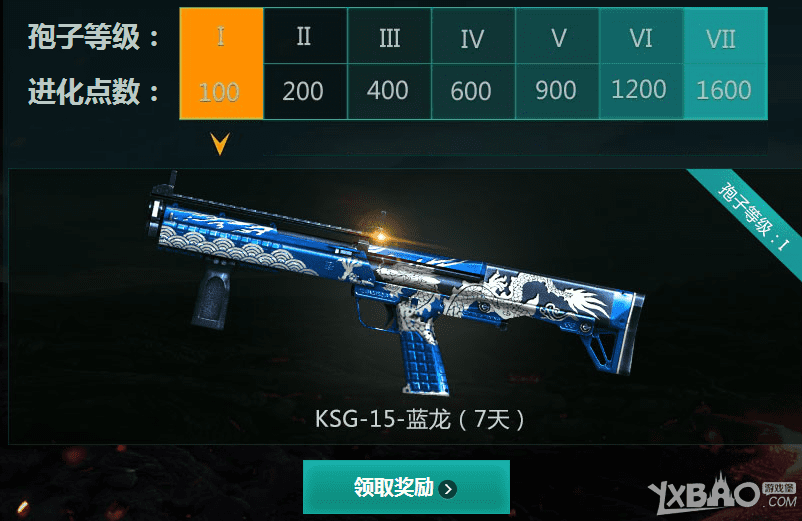Click the 领取奖励 claim reward button
Image resolution: width=802 pixels, height=521 pixels.
[x=406, y=487]
